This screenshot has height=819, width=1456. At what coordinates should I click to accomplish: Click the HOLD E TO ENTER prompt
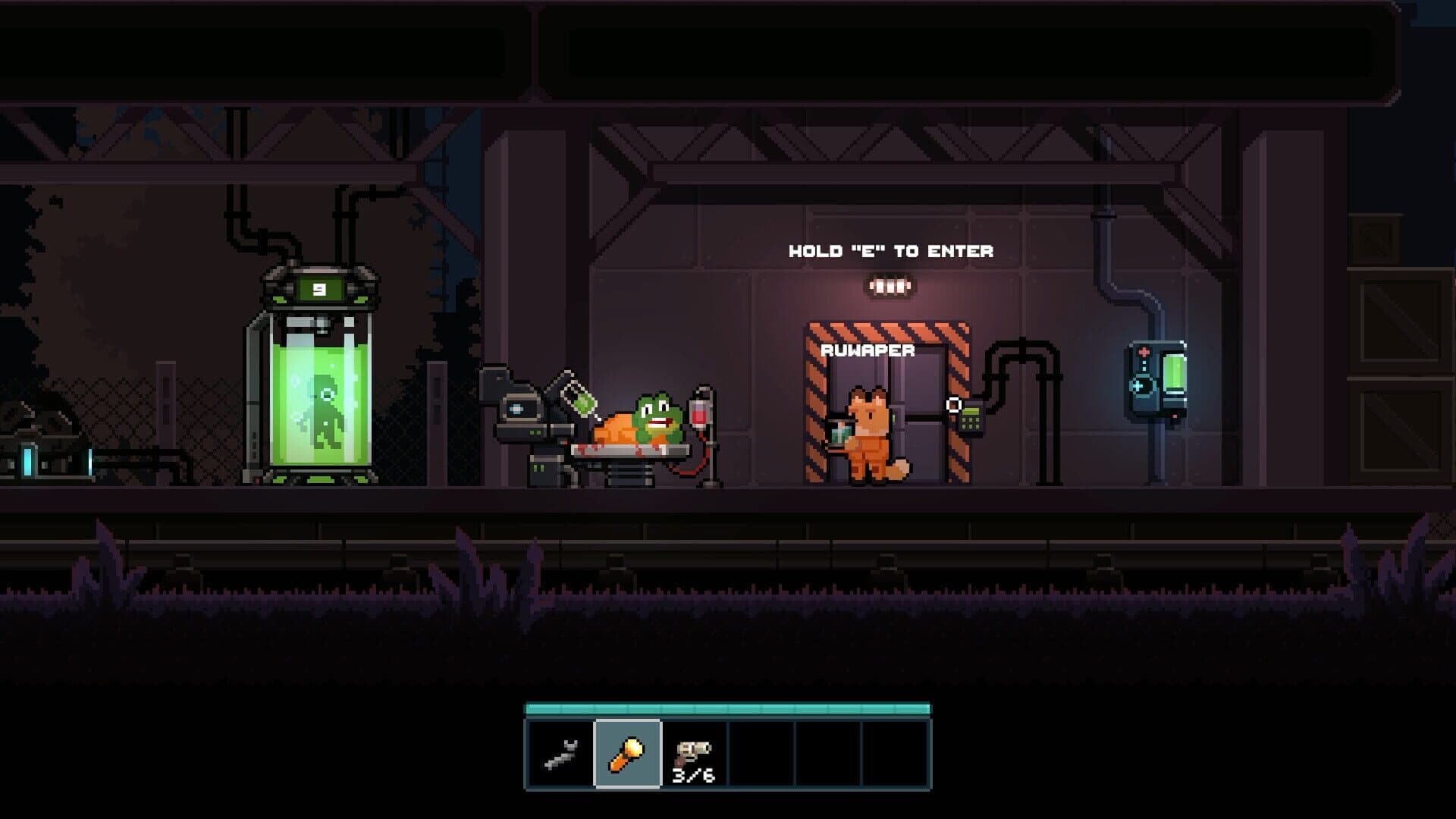point(892,252)
